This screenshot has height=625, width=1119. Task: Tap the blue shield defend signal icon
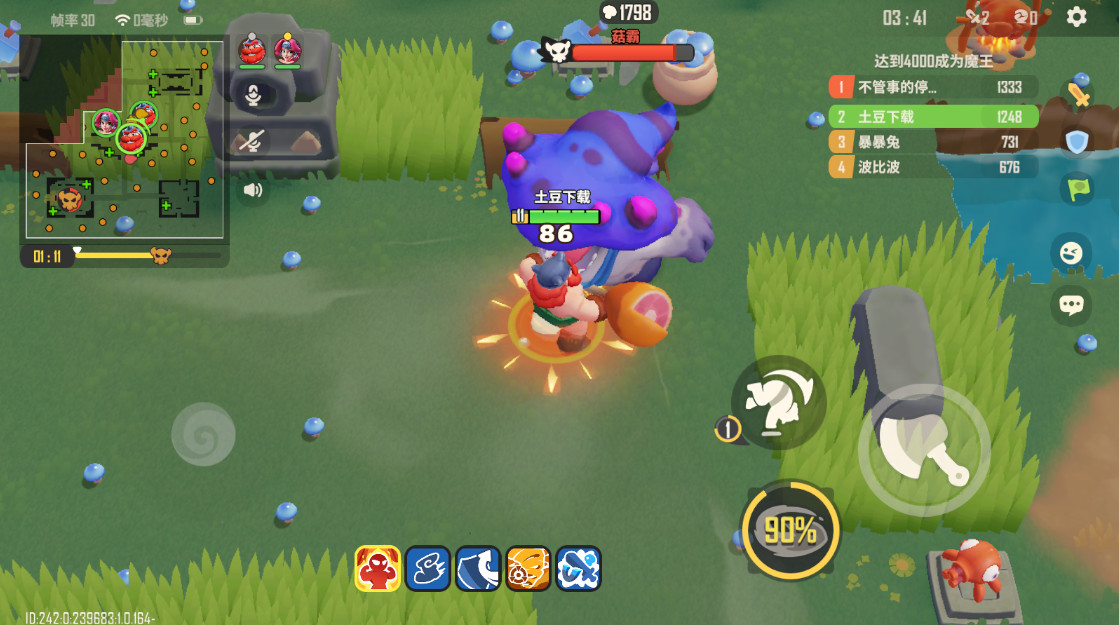pyautogui.click(x=1076, y=142)
